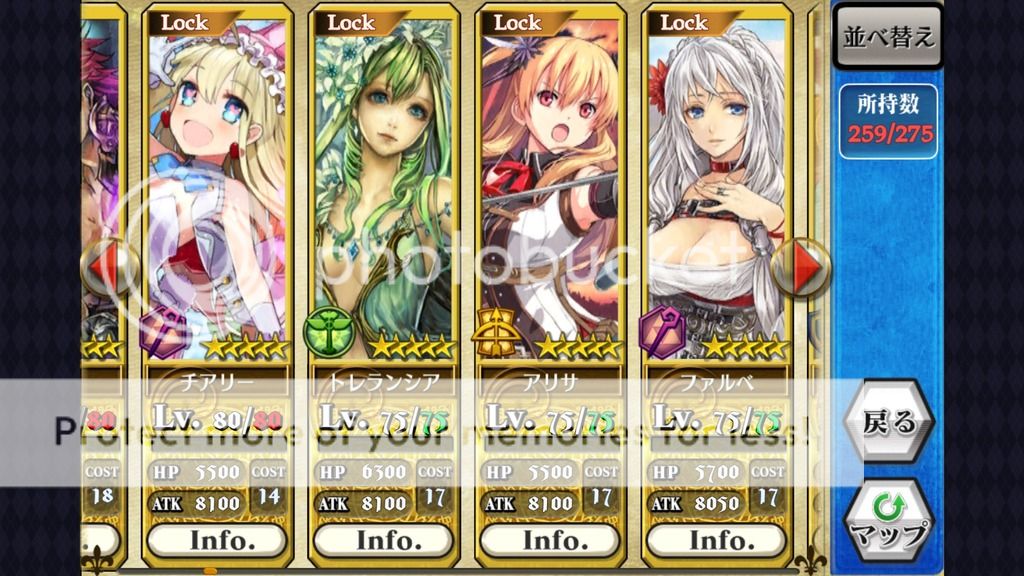Screen dimensions: 1024x576
Task: Open Info. for アリサ card
Action: click(551, 540)
